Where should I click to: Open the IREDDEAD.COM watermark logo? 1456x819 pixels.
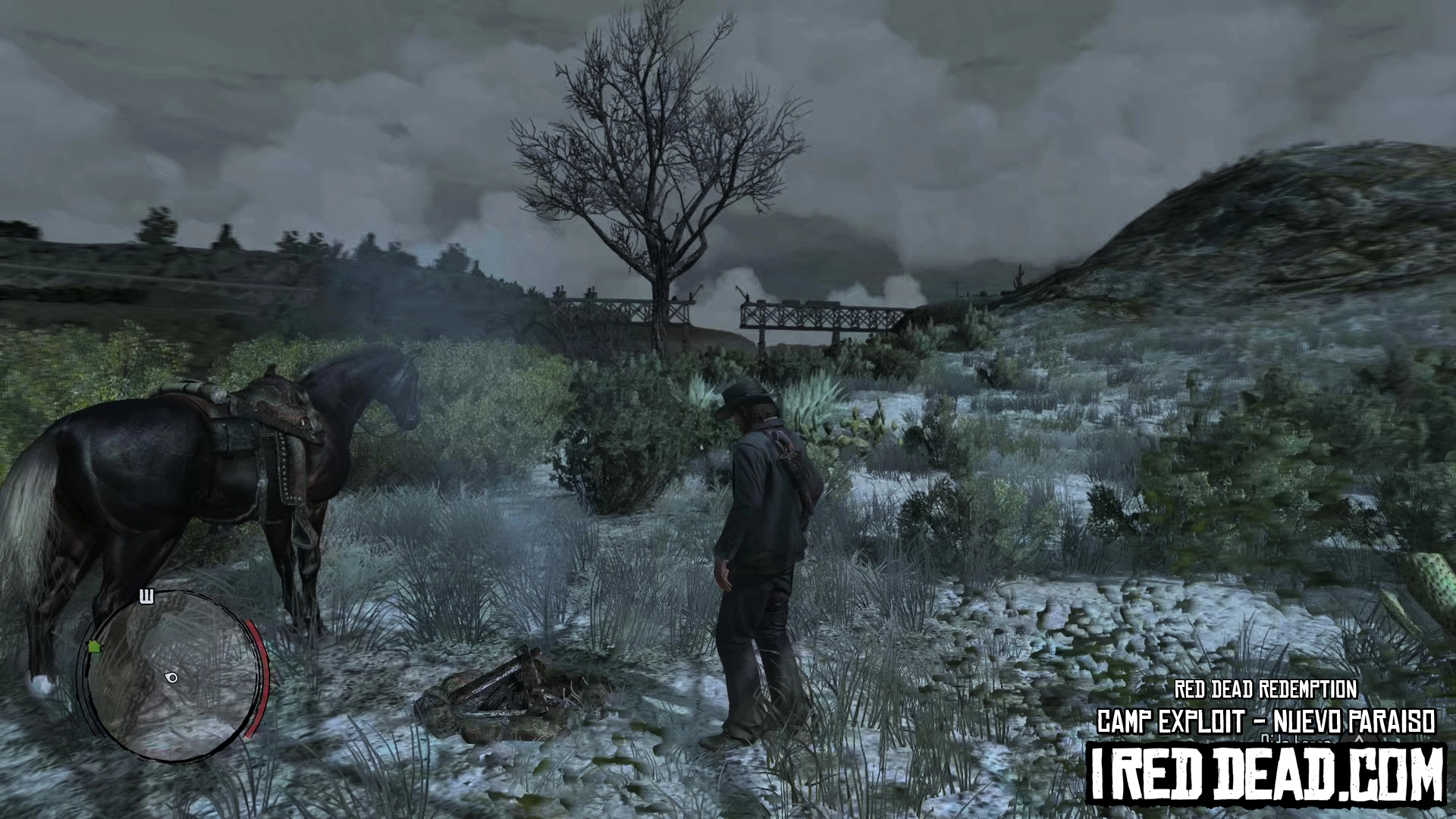[1265, 773]
